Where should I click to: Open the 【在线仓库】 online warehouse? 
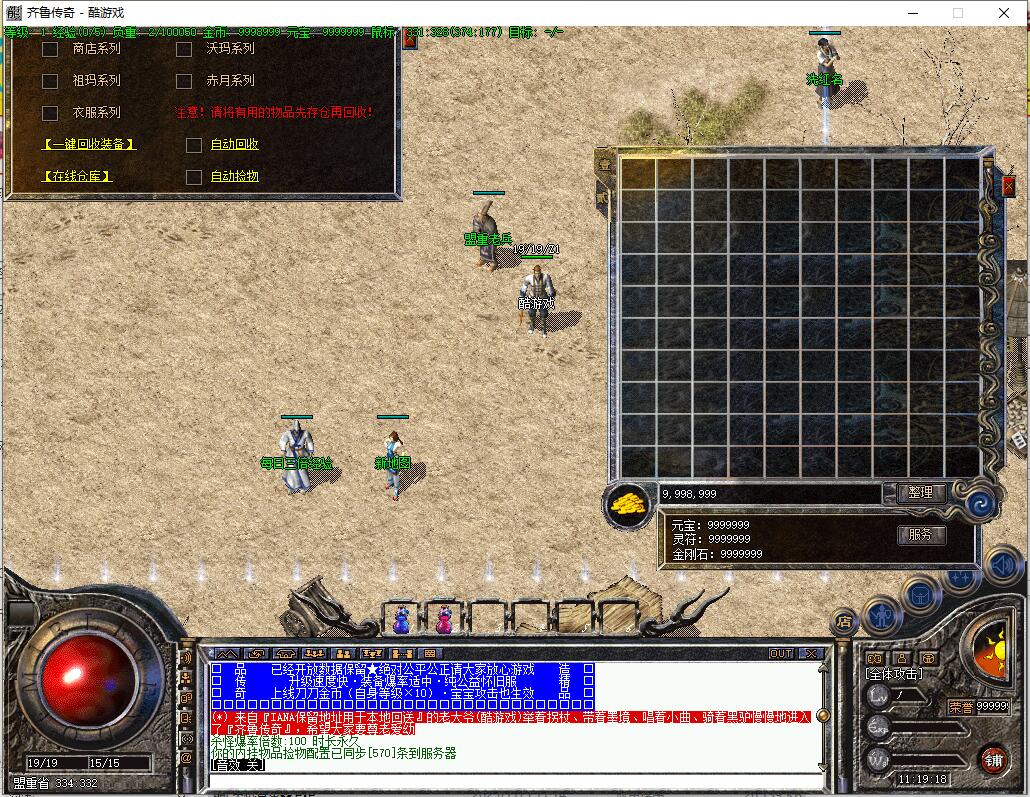77,177
